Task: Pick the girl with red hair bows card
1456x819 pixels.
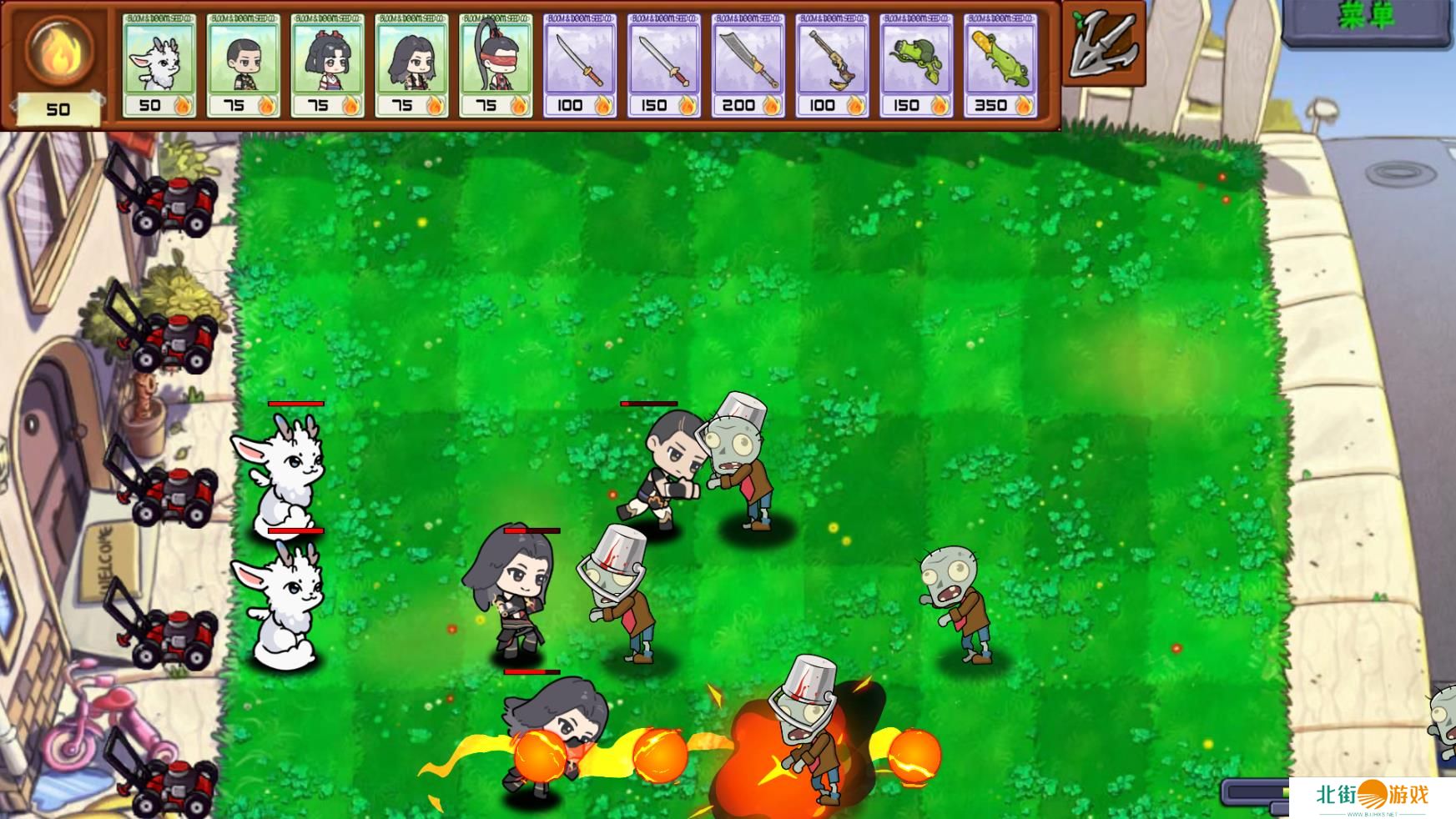Action: [327, 65]
